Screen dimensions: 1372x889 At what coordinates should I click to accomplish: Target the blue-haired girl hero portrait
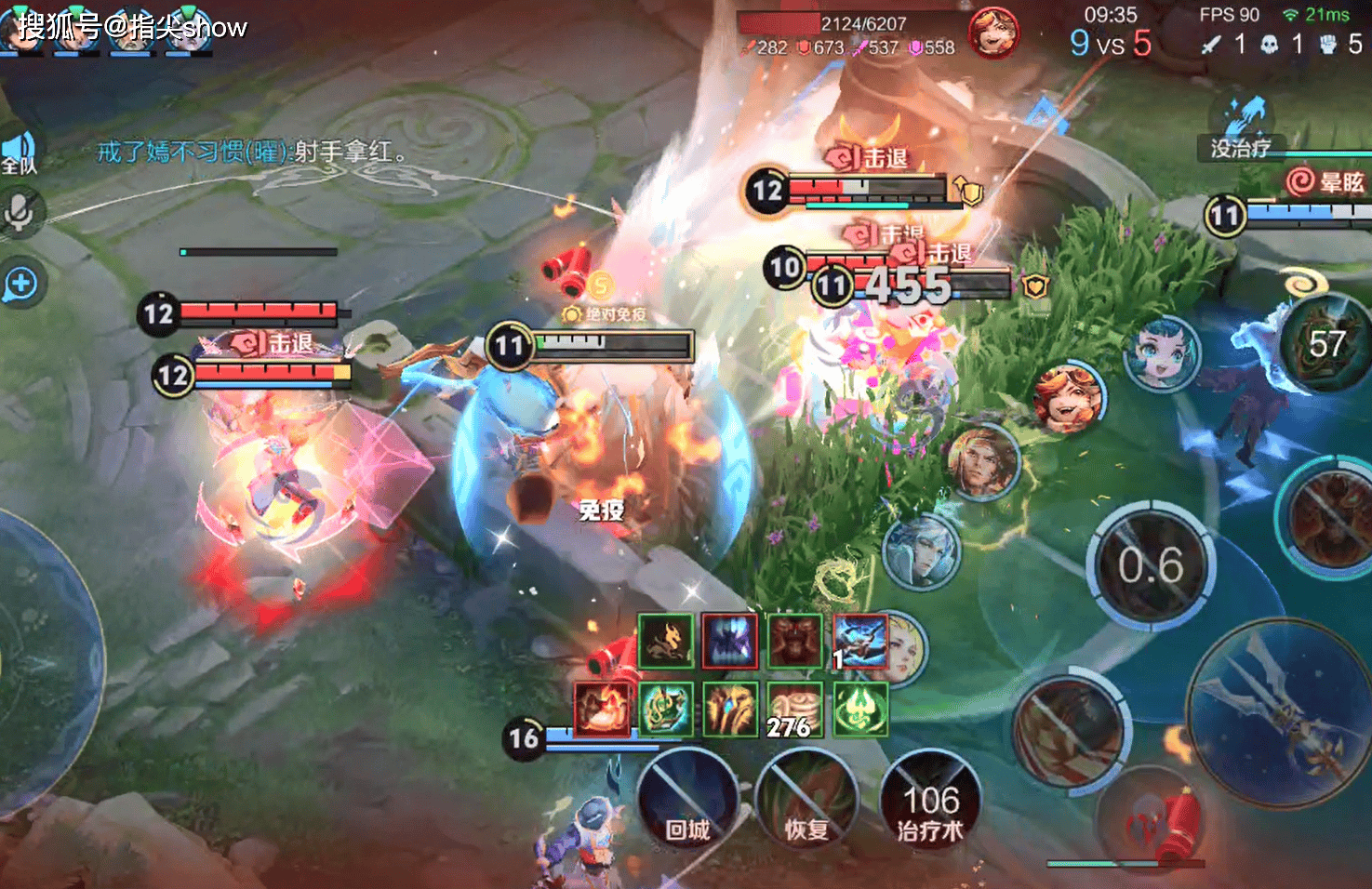point(1162,354)
